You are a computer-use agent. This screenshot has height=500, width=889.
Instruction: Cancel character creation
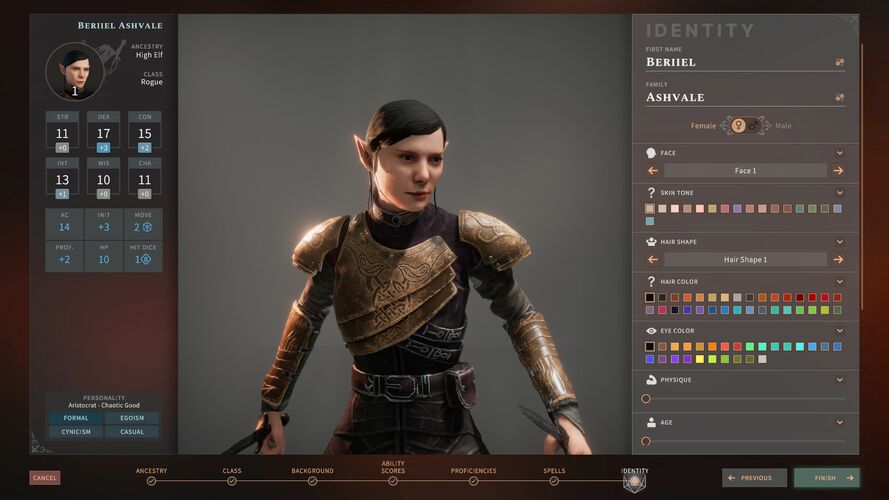coord(45,478)
